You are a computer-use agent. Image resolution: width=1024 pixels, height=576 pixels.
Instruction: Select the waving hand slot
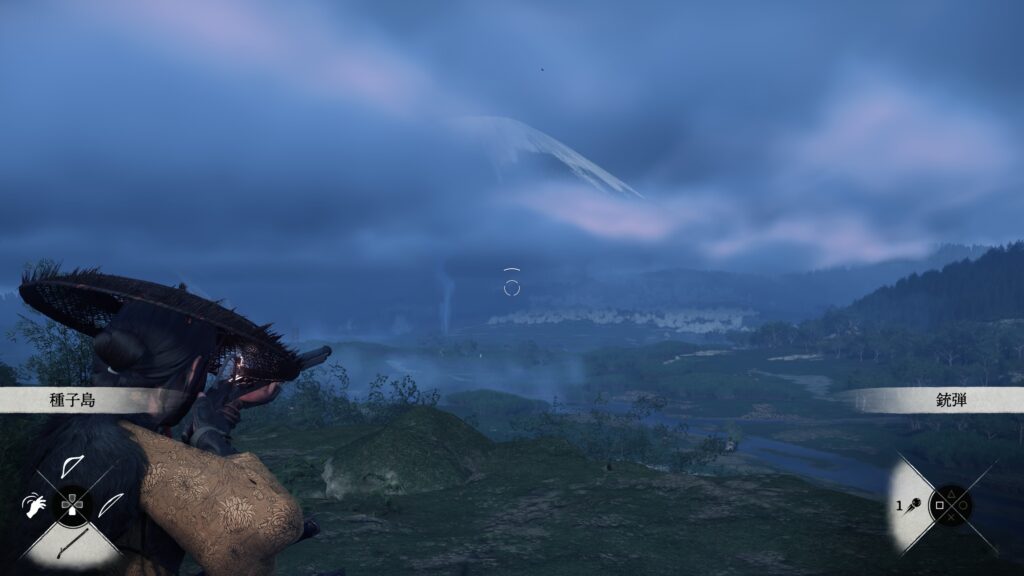click(x=34, y=505)
